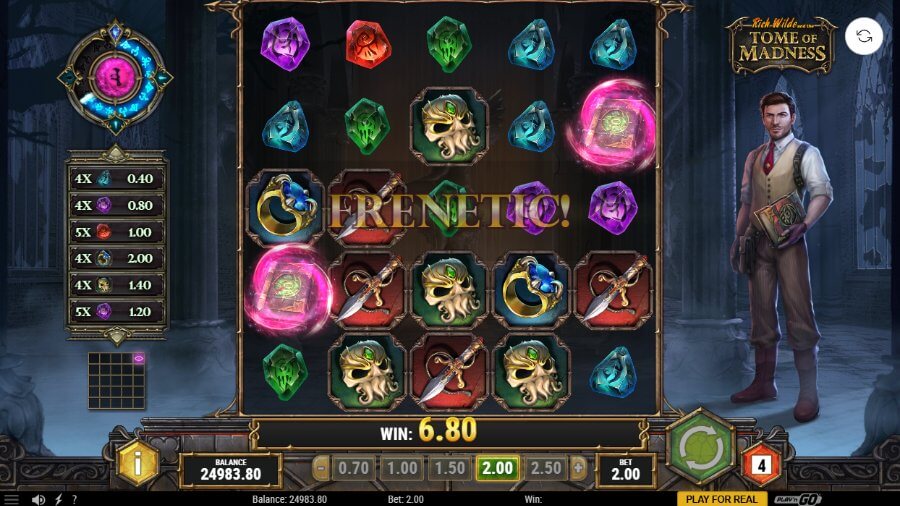Select the 0.70 bet value
This screenshot has height=506, width=900.
coord(355,468)
